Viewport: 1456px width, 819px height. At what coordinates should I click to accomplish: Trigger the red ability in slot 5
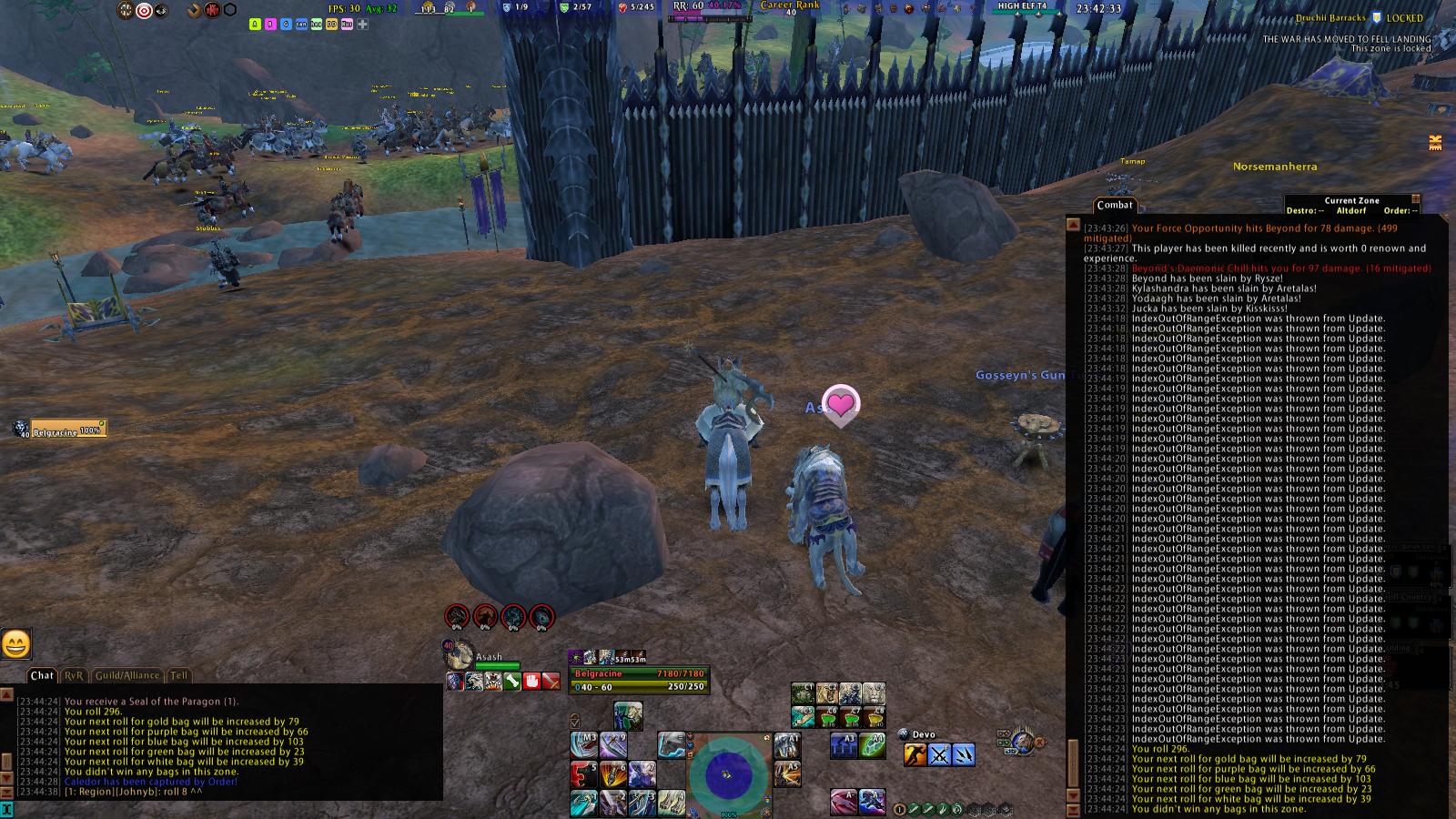coord(583,773)
